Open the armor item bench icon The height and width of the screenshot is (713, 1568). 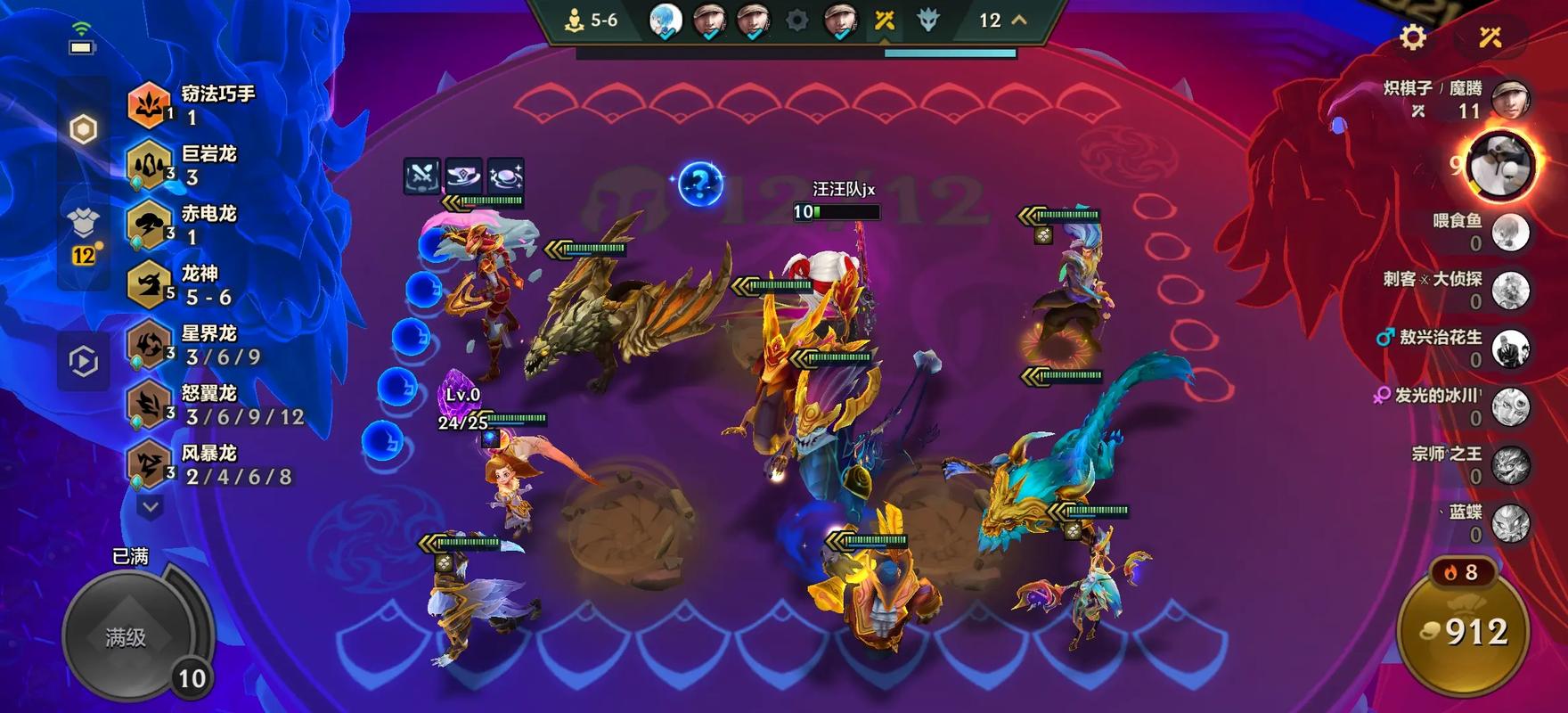pyautogui.click(x=83, y=223)
